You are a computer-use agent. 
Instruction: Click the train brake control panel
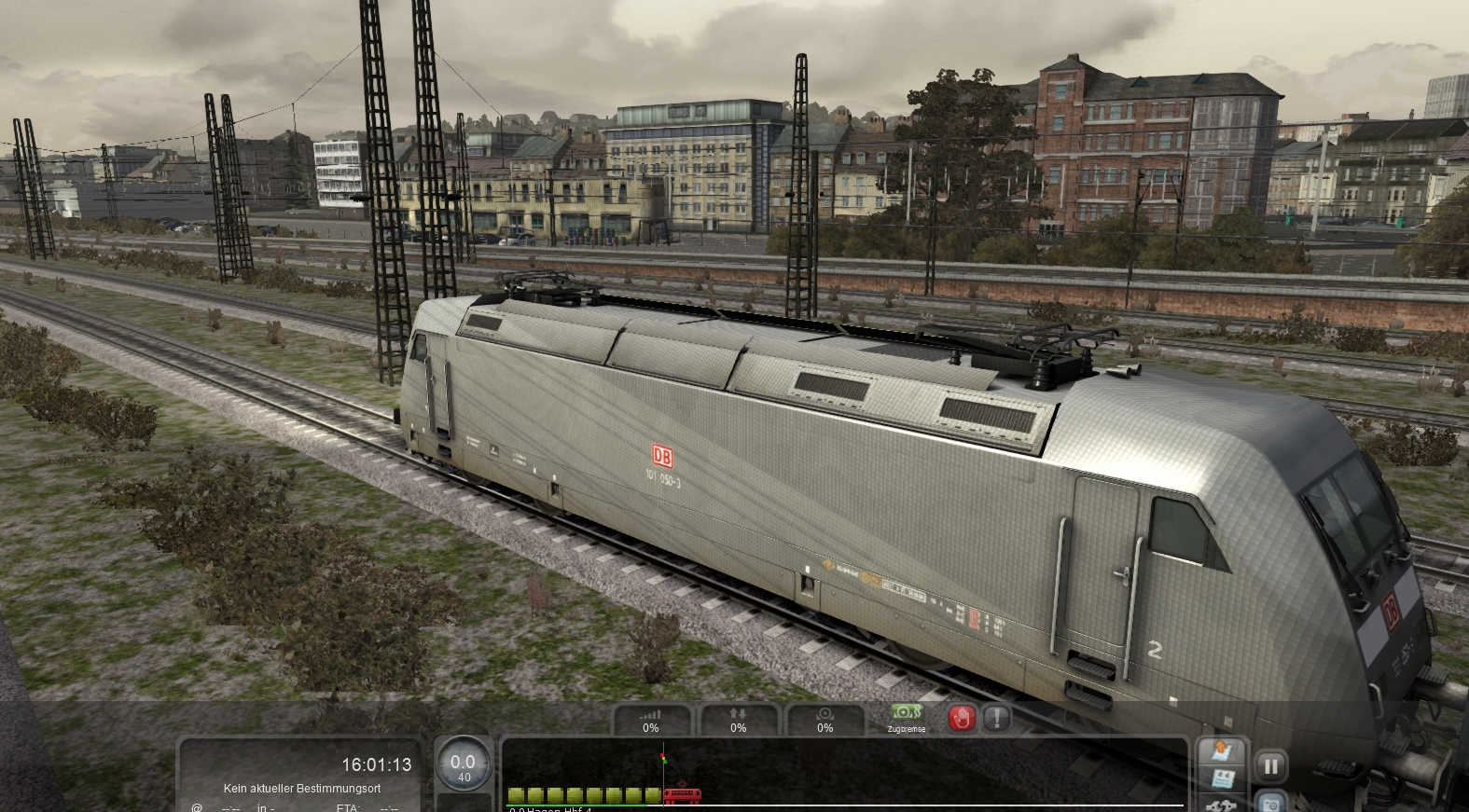(825, 720)
